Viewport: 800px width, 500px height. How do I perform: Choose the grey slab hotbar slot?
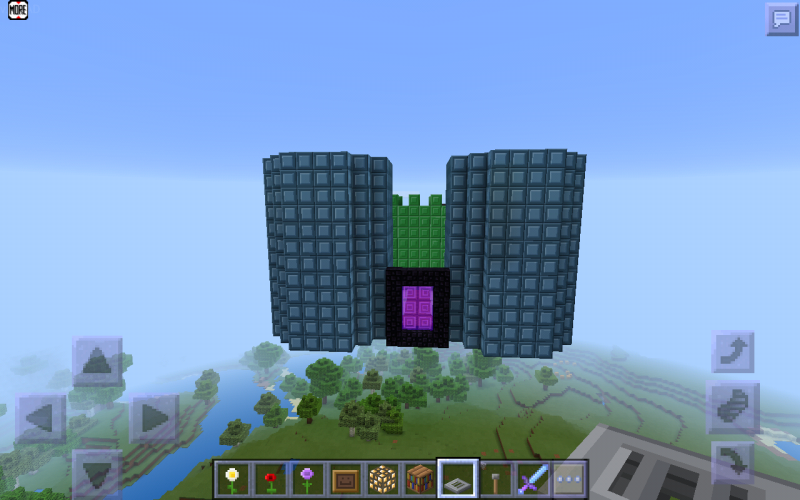pyautogui.click(x=457, y=478)
